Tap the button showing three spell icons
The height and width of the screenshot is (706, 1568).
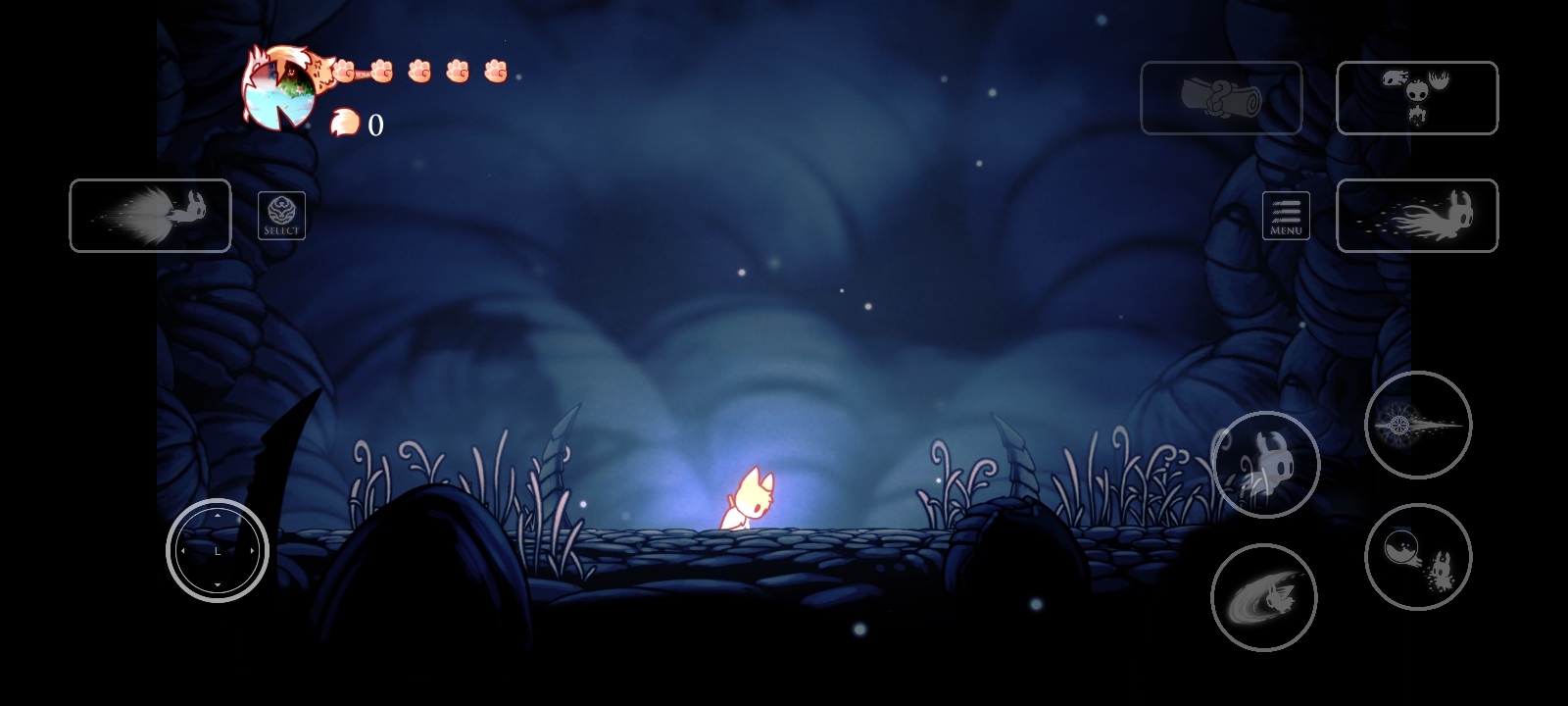click(1417, 98)
